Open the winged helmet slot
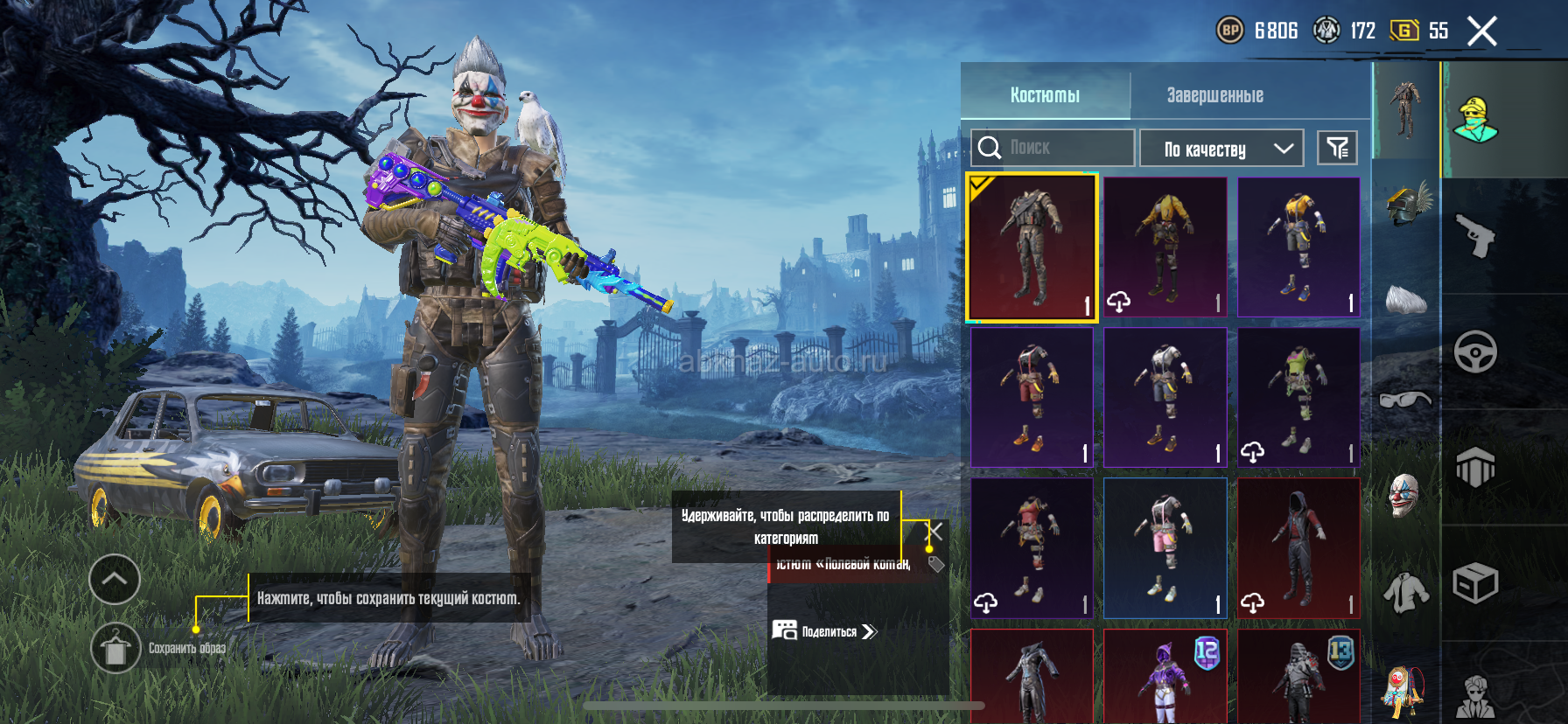The image size is (1568, 724). pos(1406,203)
